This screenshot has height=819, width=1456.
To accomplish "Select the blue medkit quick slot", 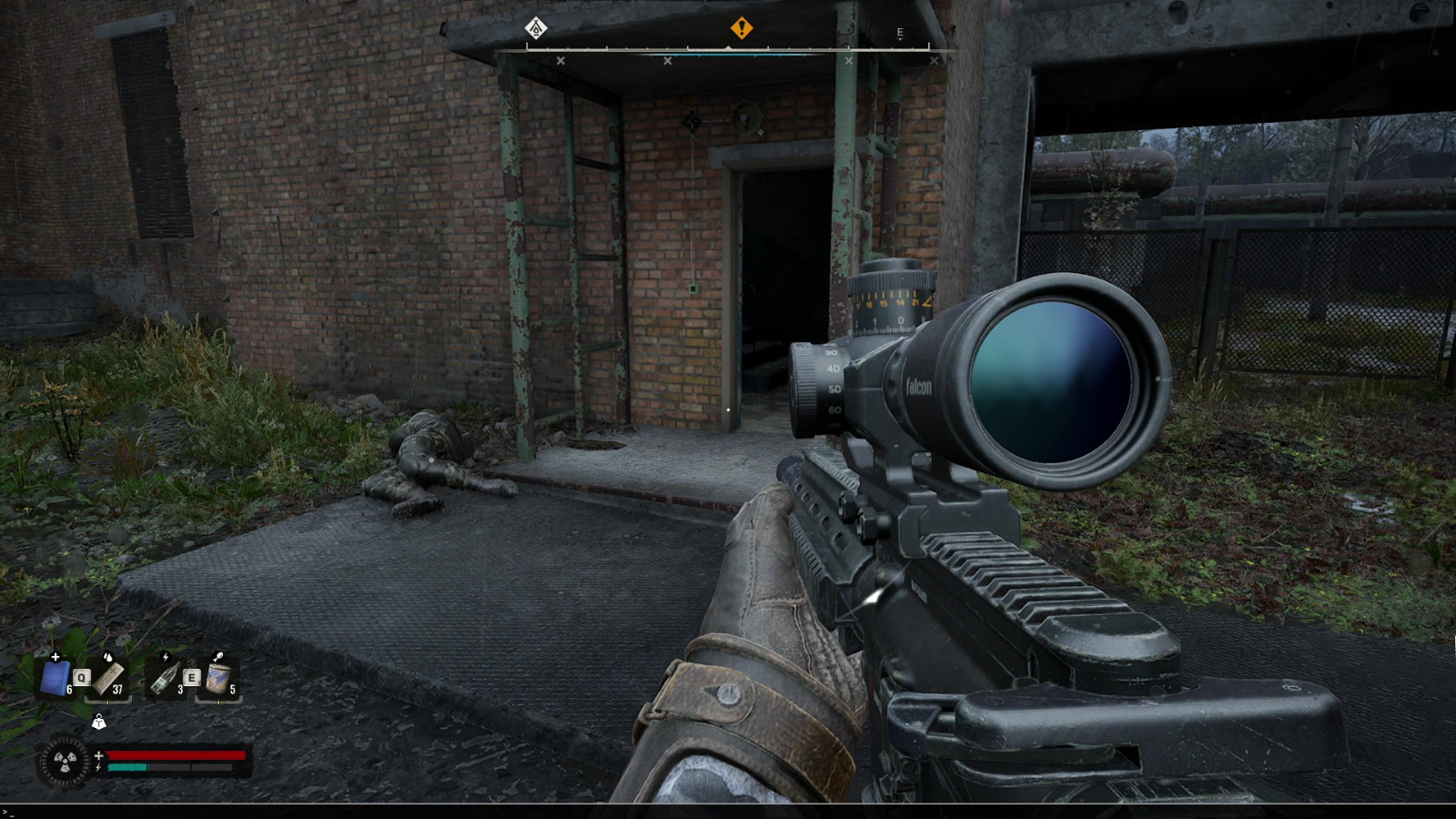I will (55, 678).
